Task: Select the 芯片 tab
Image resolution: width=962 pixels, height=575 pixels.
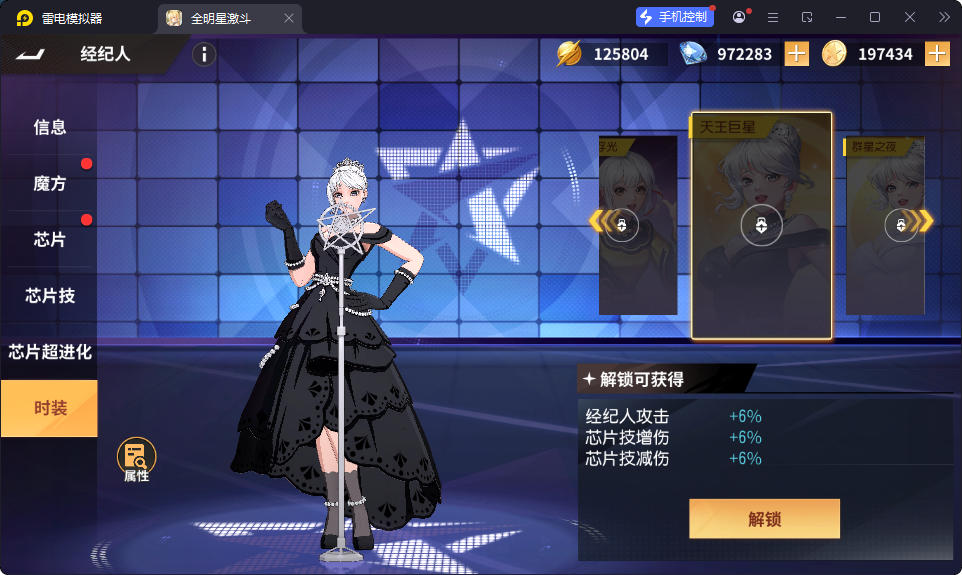Action: [x=49, y=240]
